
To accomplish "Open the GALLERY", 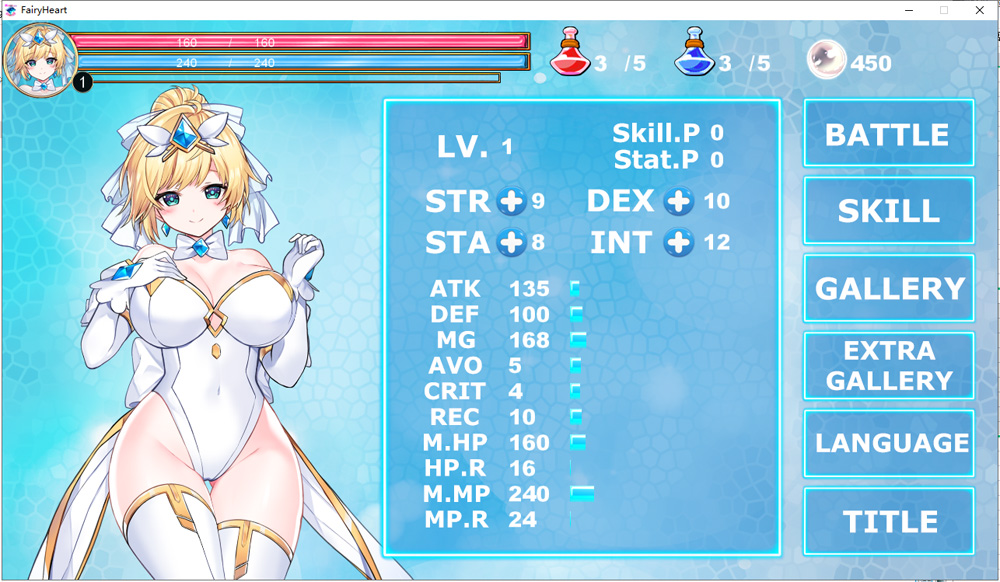I will (888, 288).
